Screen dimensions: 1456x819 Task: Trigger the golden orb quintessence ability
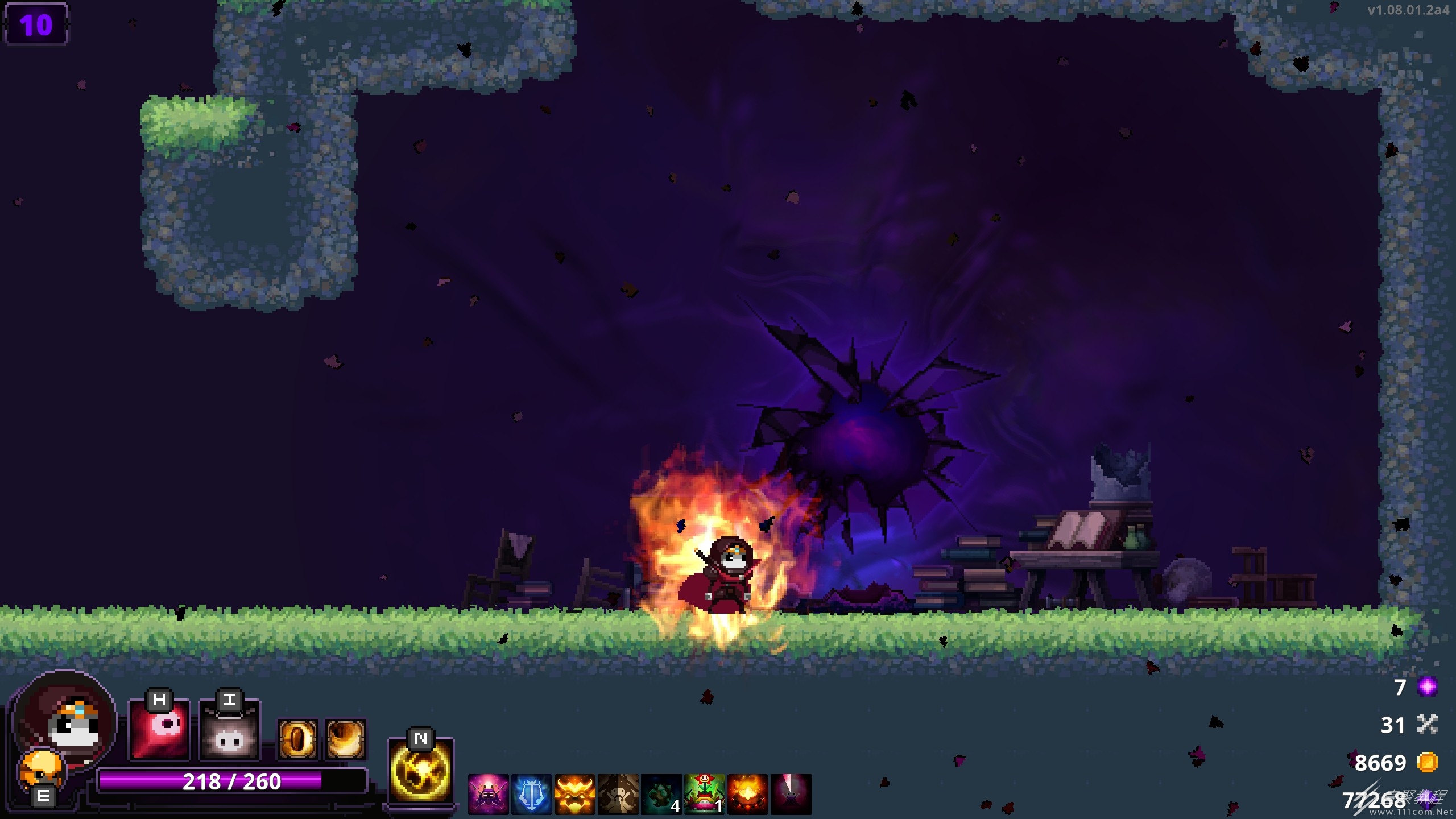pyautogui.click(x=420, y=771)
